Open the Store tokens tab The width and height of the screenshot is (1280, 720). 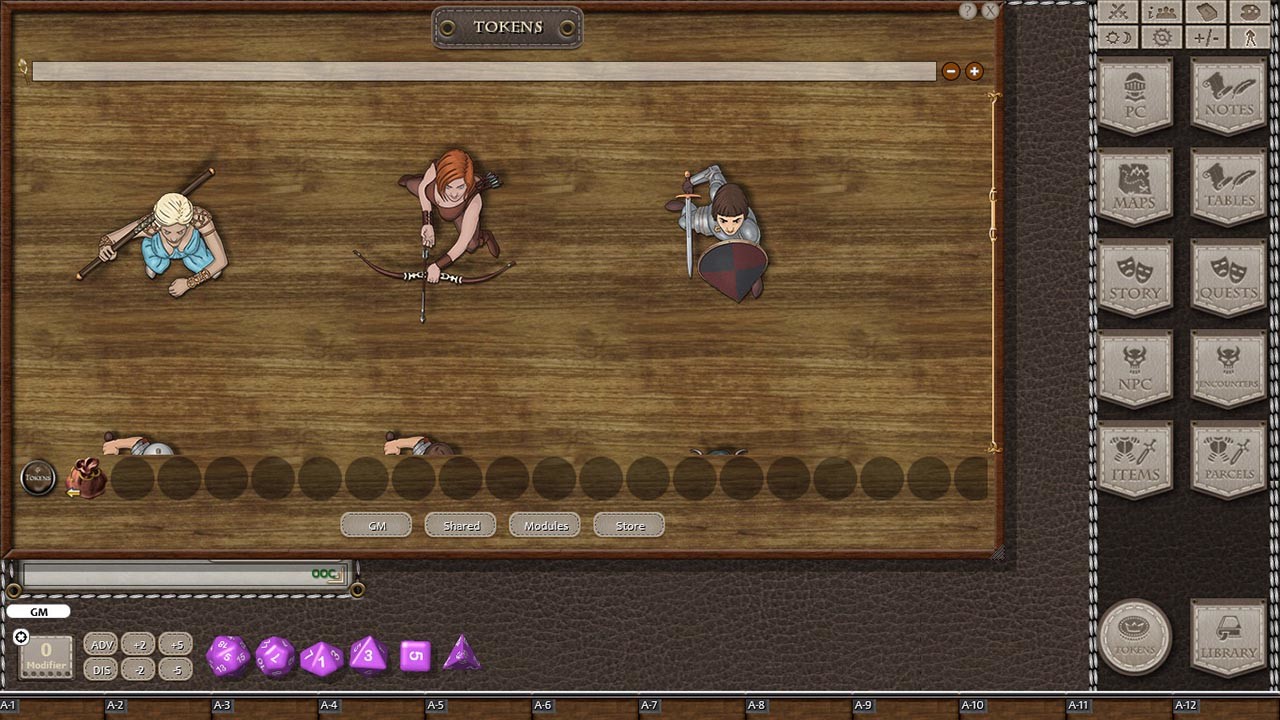point(629,524)
